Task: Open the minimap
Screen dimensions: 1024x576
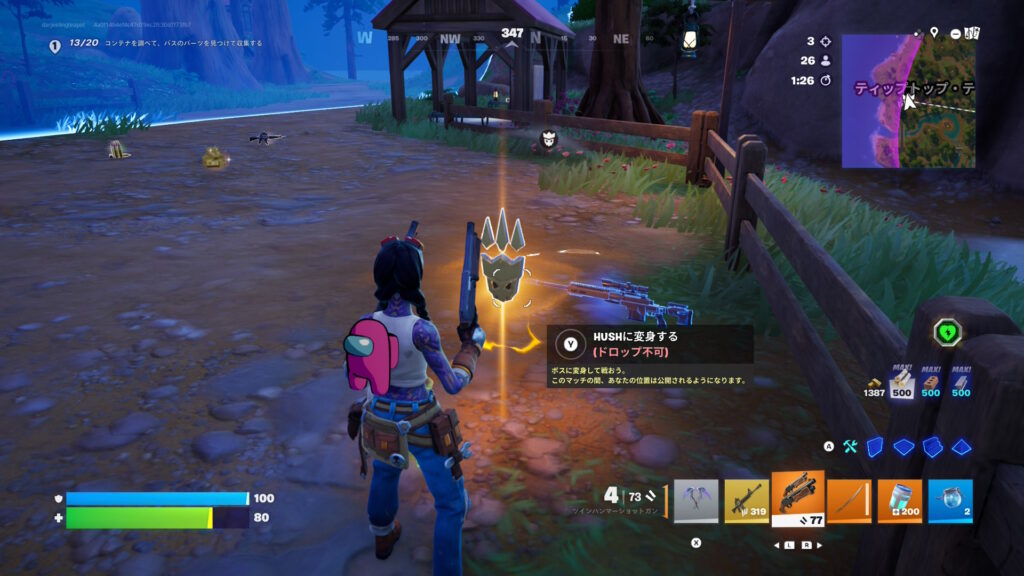Action: click(x=908, y=101)
